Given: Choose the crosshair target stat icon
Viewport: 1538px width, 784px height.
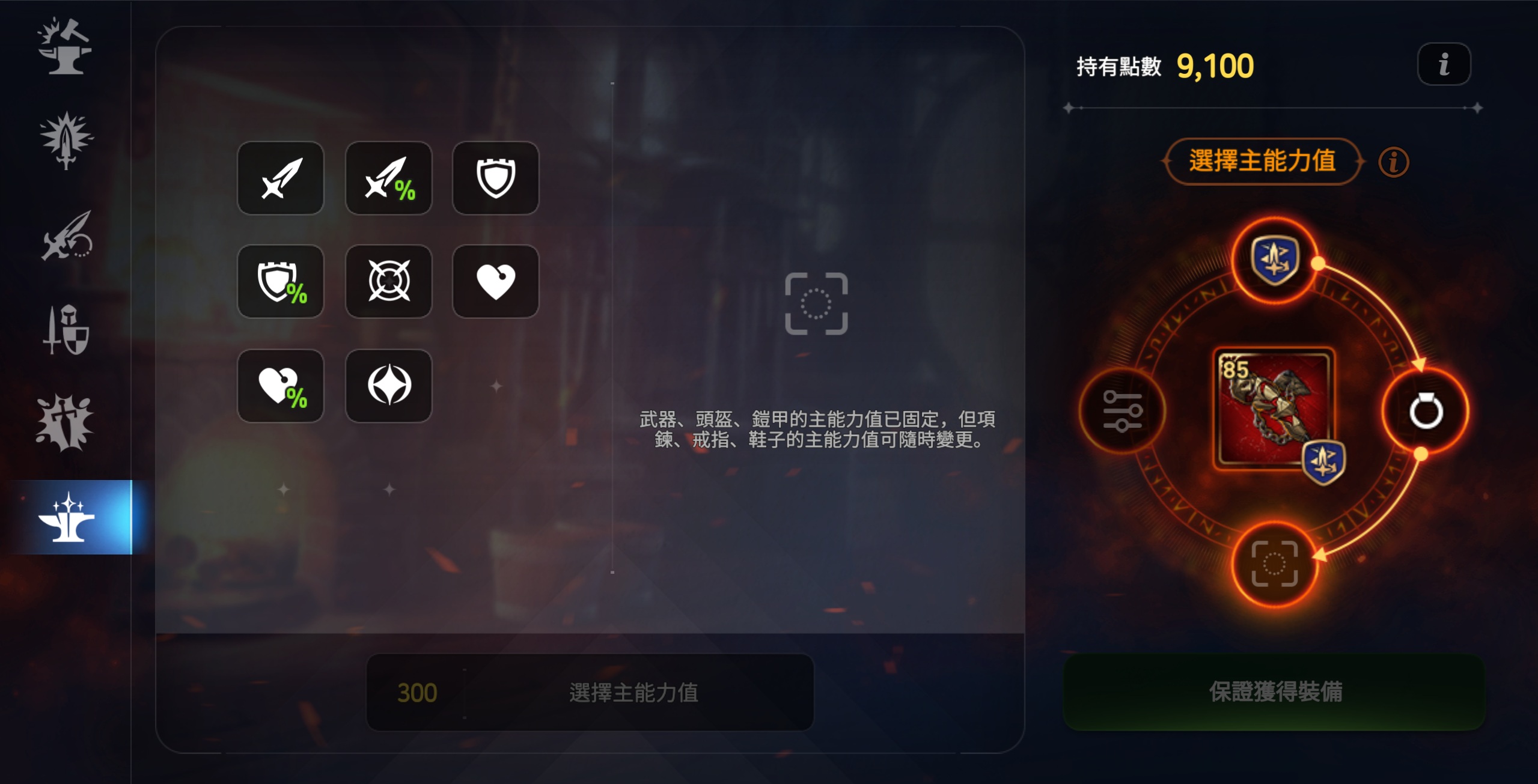Looking at the screenshot, I should tap(388, 282).
